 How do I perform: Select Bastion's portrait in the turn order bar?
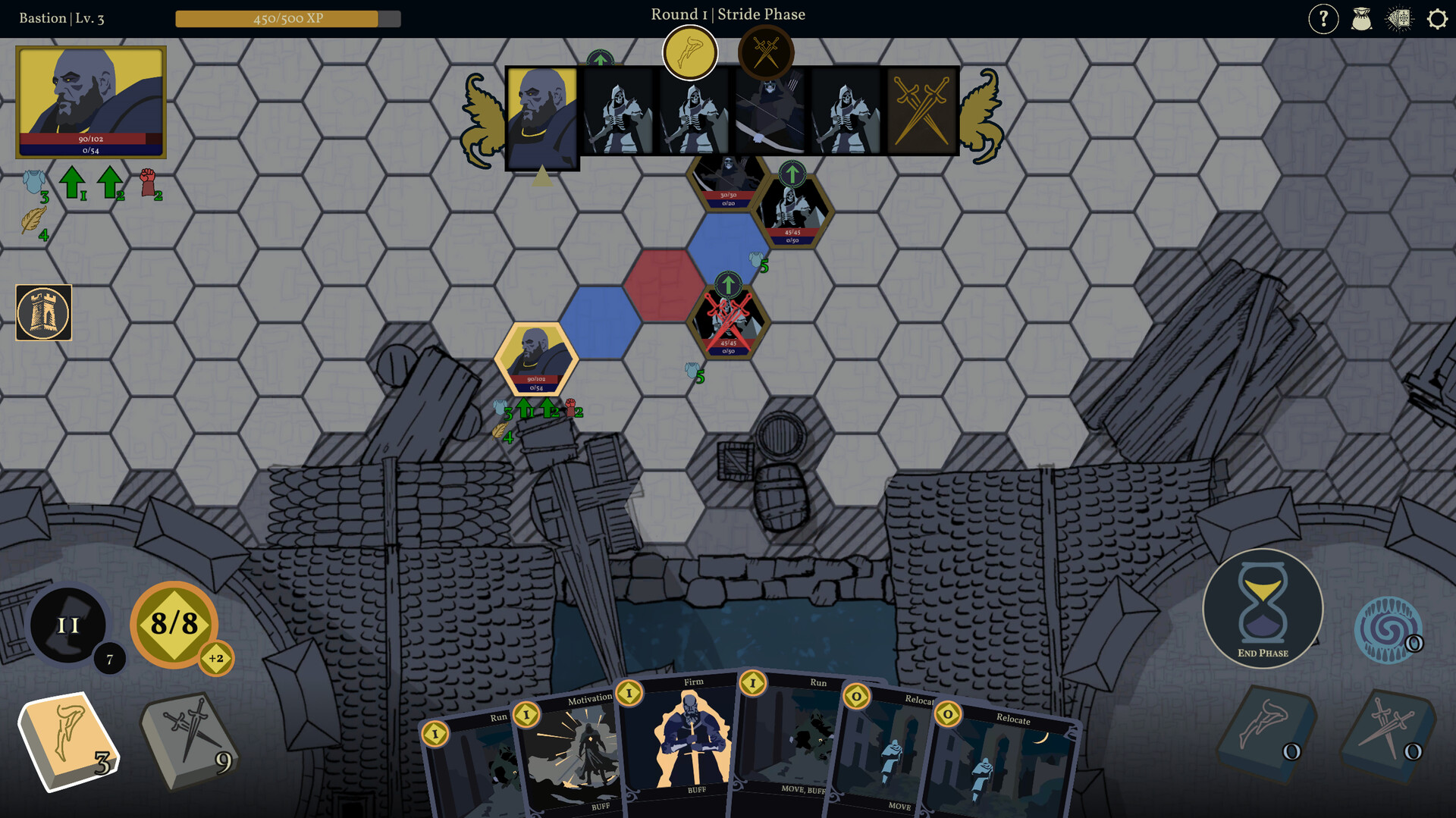pyautogui.click(x=541, y=116)
